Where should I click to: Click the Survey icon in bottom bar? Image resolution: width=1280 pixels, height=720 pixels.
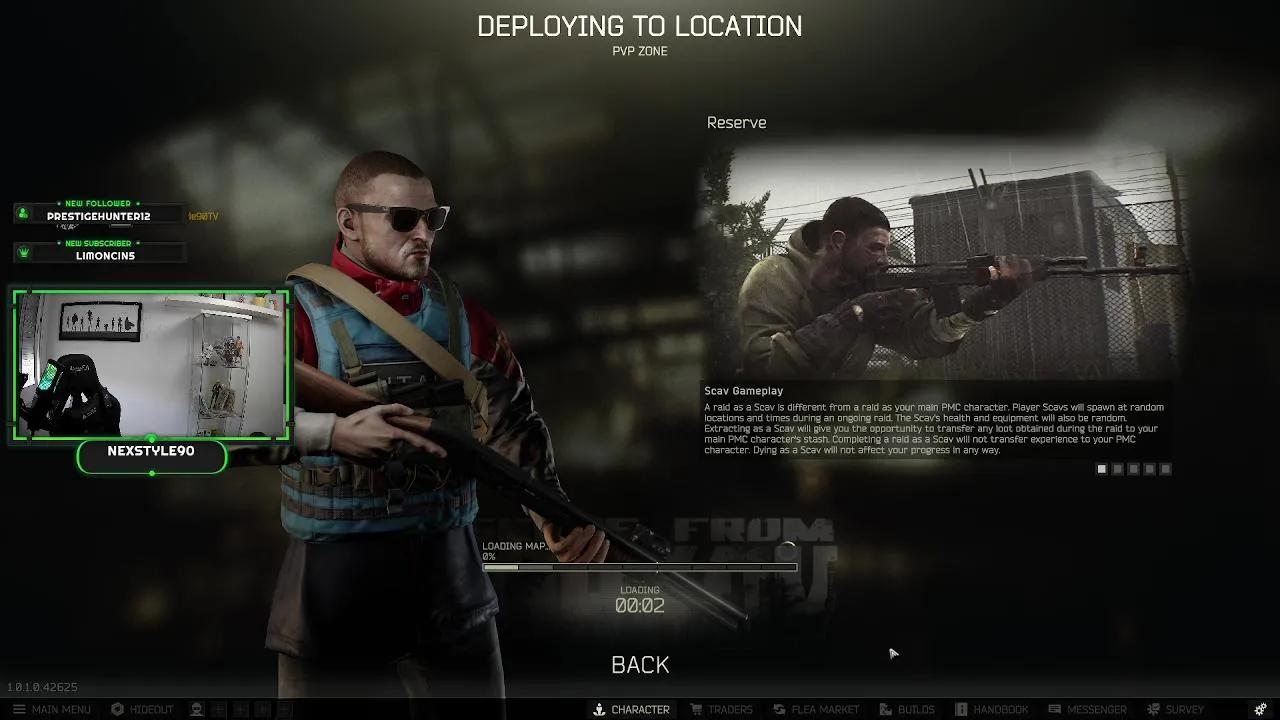coord(1152,709)
